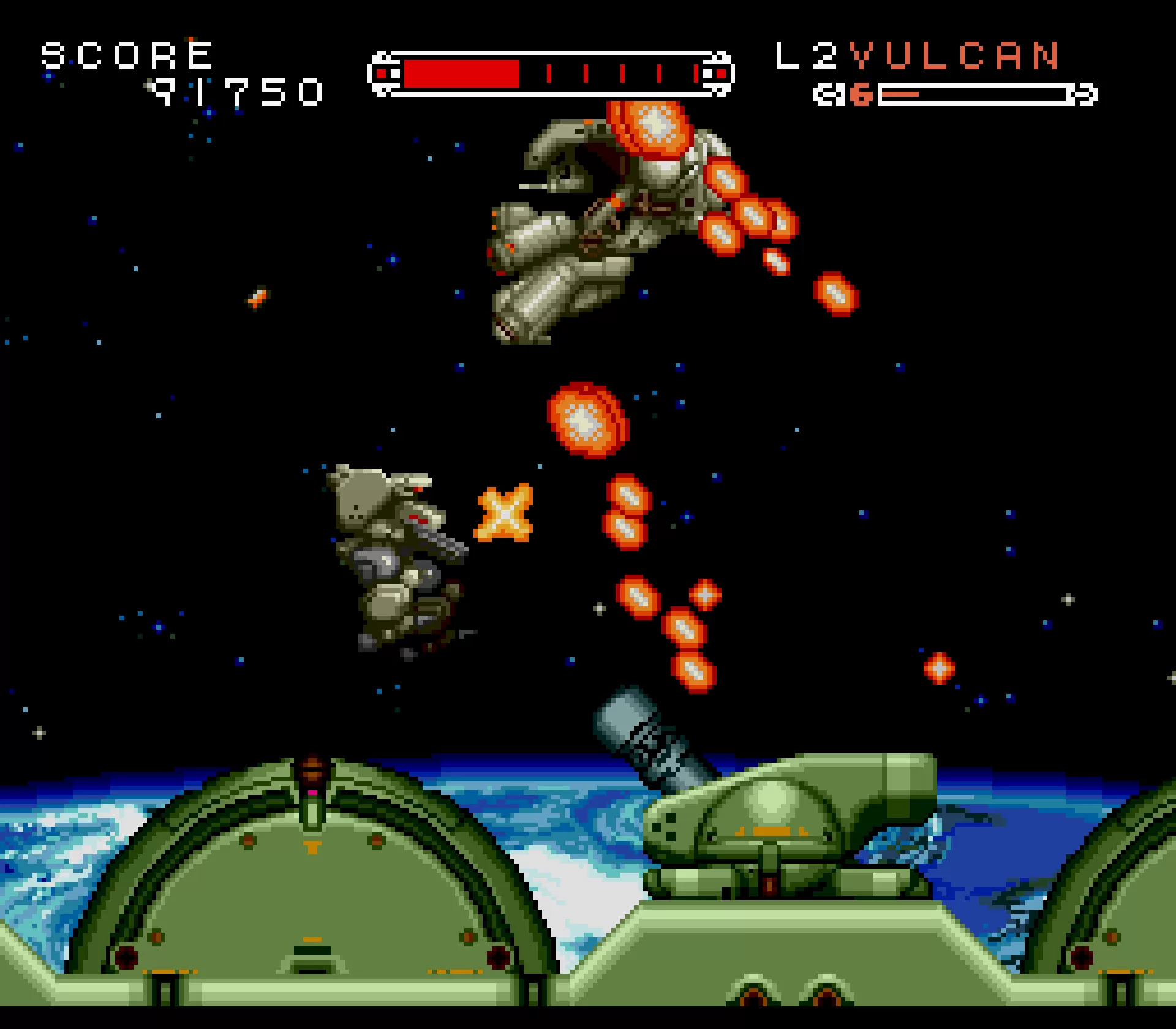Select the L2 VULCAN weapon indicator
This screenshot has width=1176, height=1029.
click(x=917, y=56)
